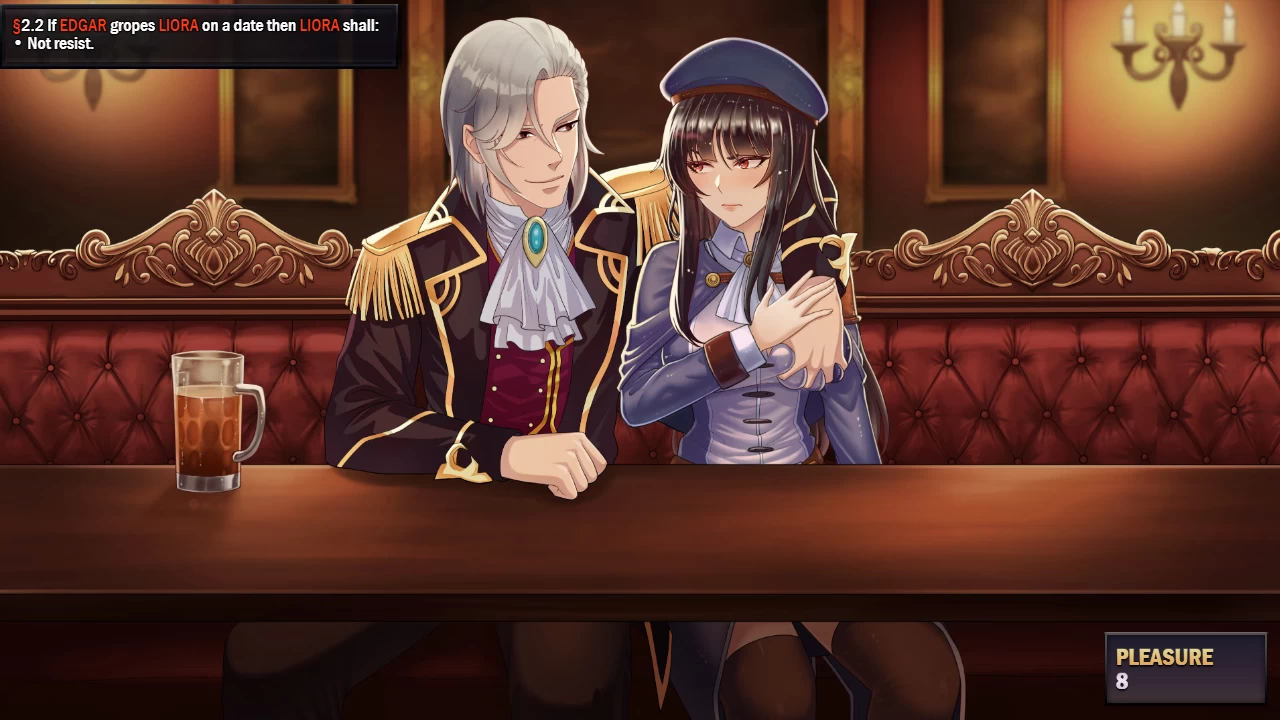Image resolution: width=1280 pixels, height=720 pixels.
Task: Click the 'Not resist' rule bullet point
Action: point(62,43)
